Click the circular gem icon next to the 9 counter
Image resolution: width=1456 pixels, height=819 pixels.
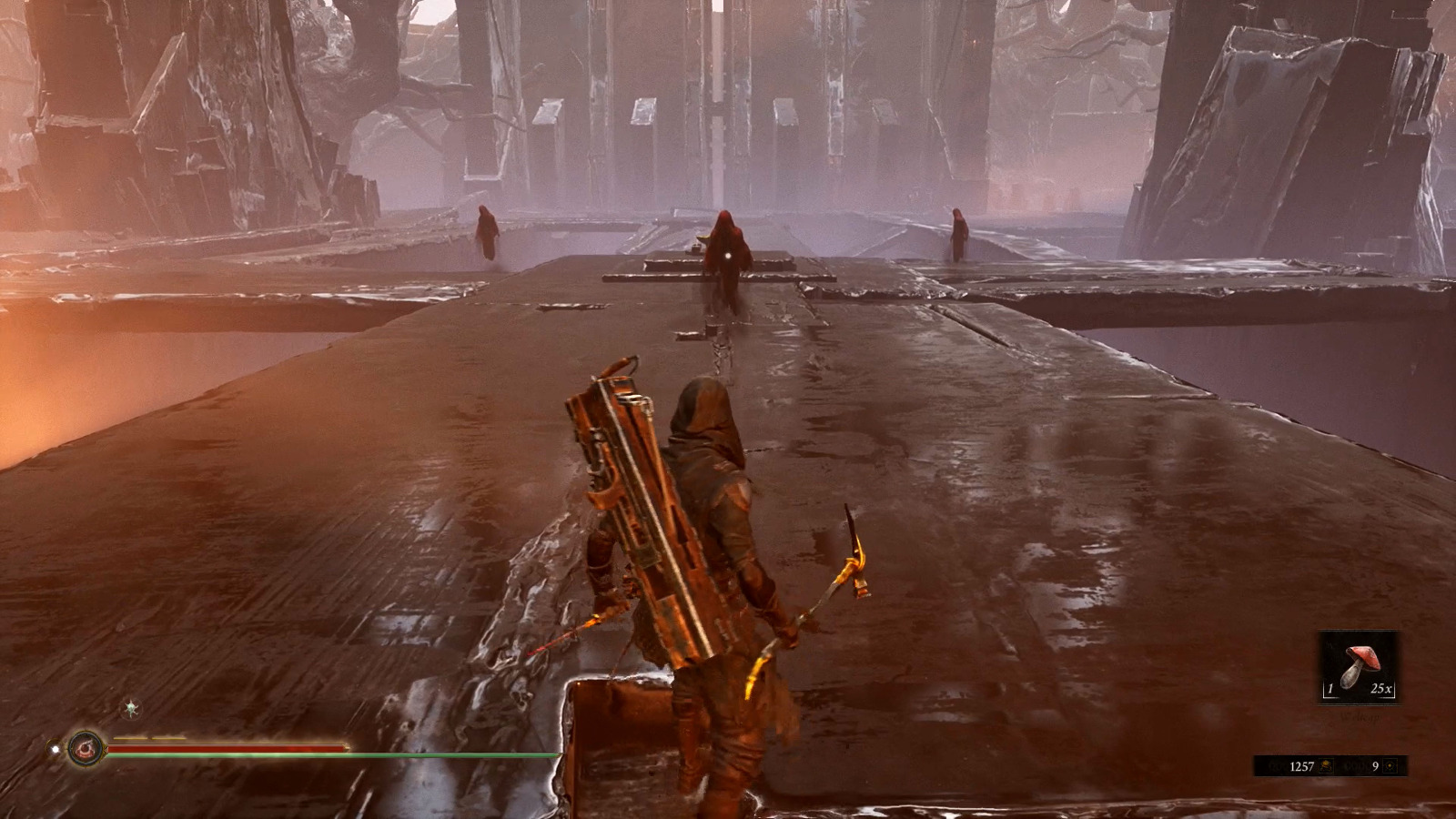tap(1391, 766)
